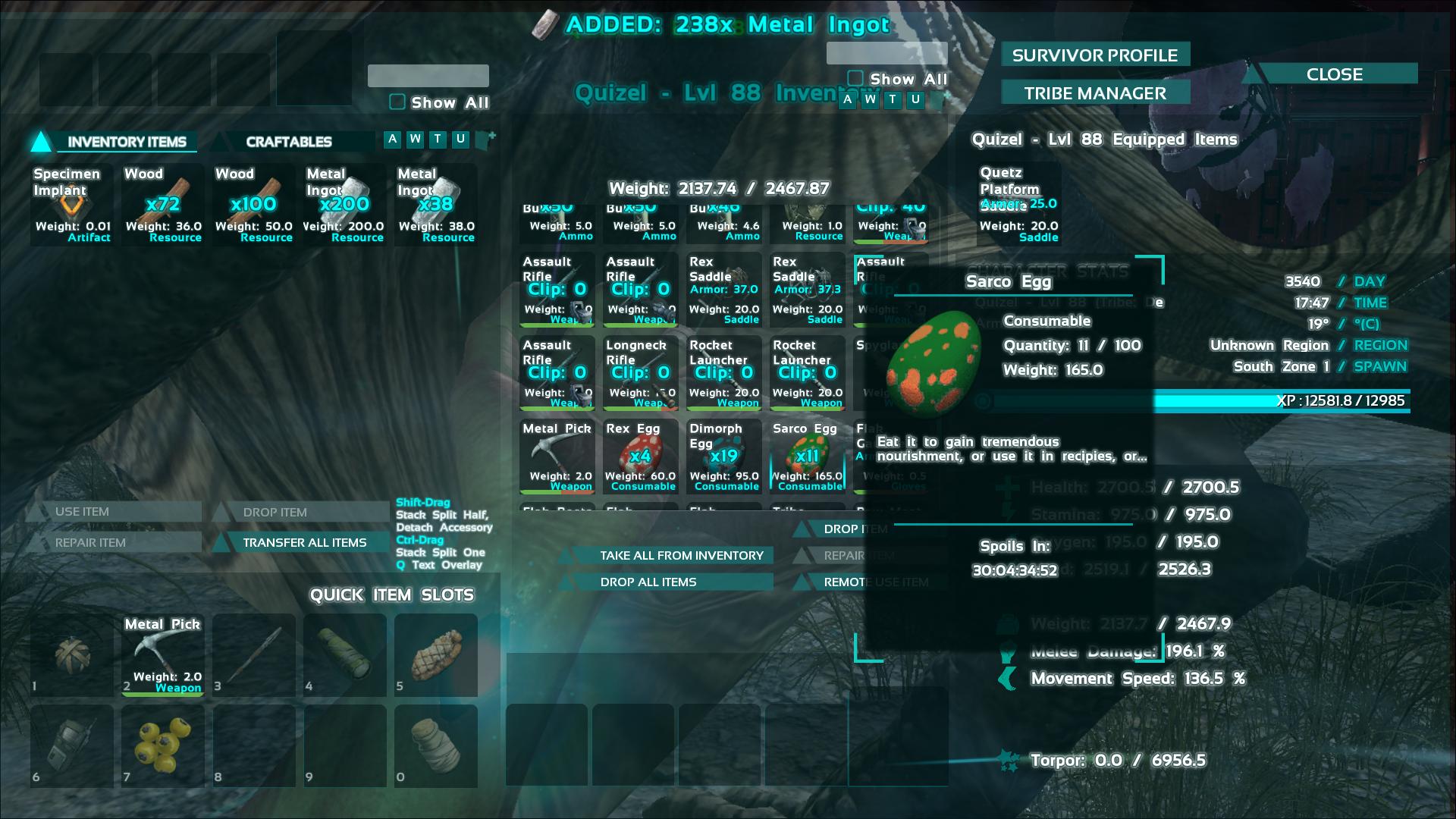Click the left inventory search field
This screenshot has width=1456, height=819.
tap(428, 76)
